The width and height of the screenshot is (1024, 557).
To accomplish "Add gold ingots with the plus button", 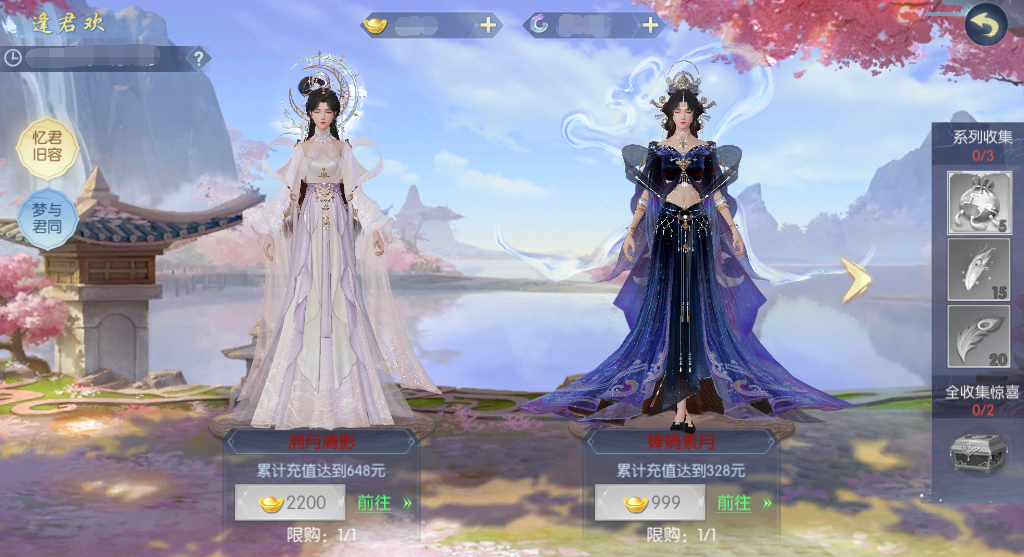I will pos(488,26).
